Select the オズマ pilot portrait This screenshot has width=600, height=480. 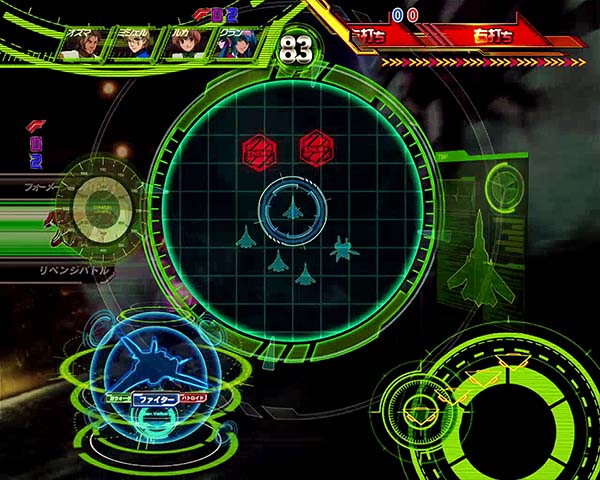[x=80, y=46]
